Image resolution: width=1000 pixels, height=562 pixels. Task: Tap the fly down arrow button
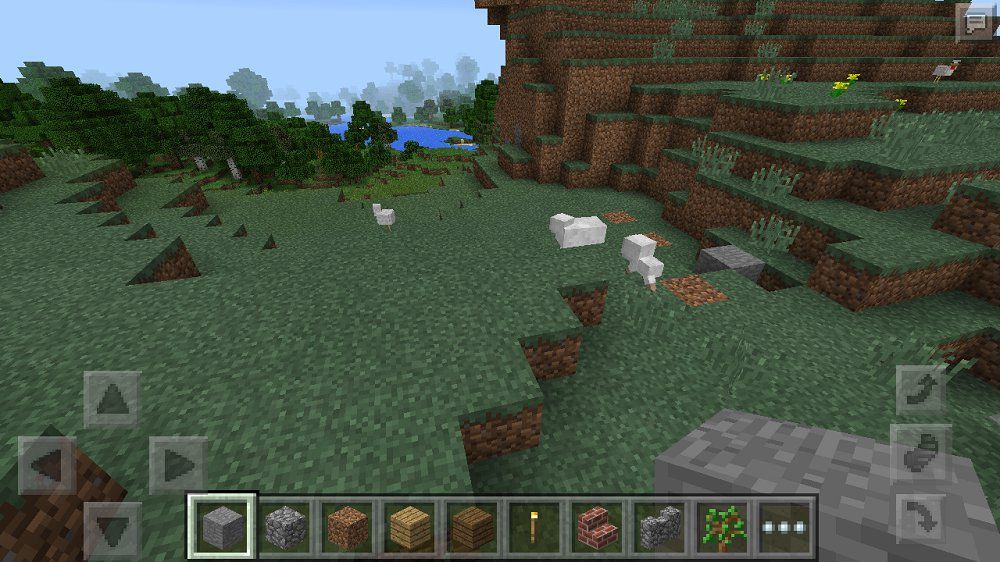pyautogui.click(x=921, y=518)
